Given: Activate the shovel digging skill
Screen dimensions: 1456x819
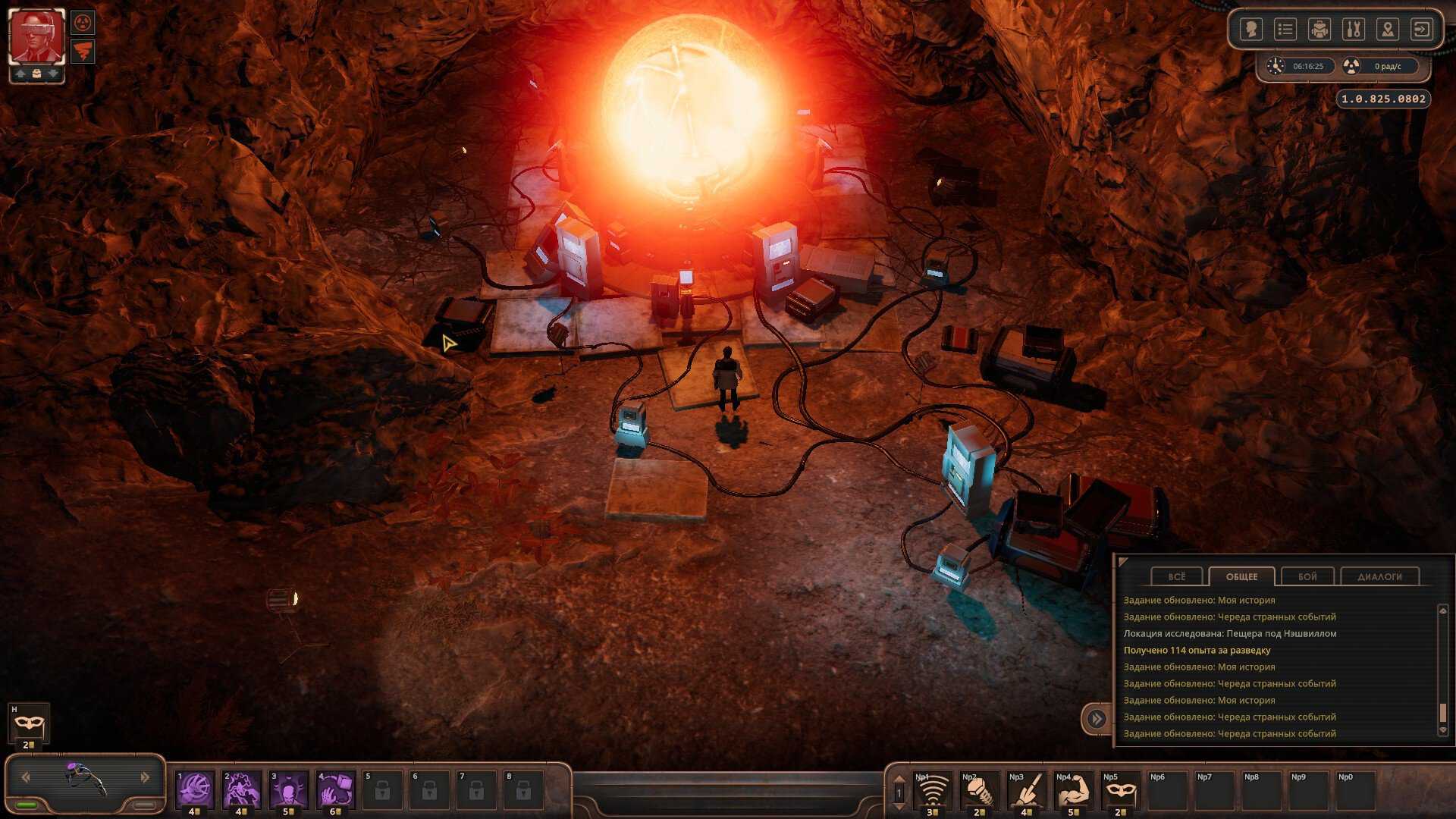Looking at the screenshot, I should [x=979, y=790].
